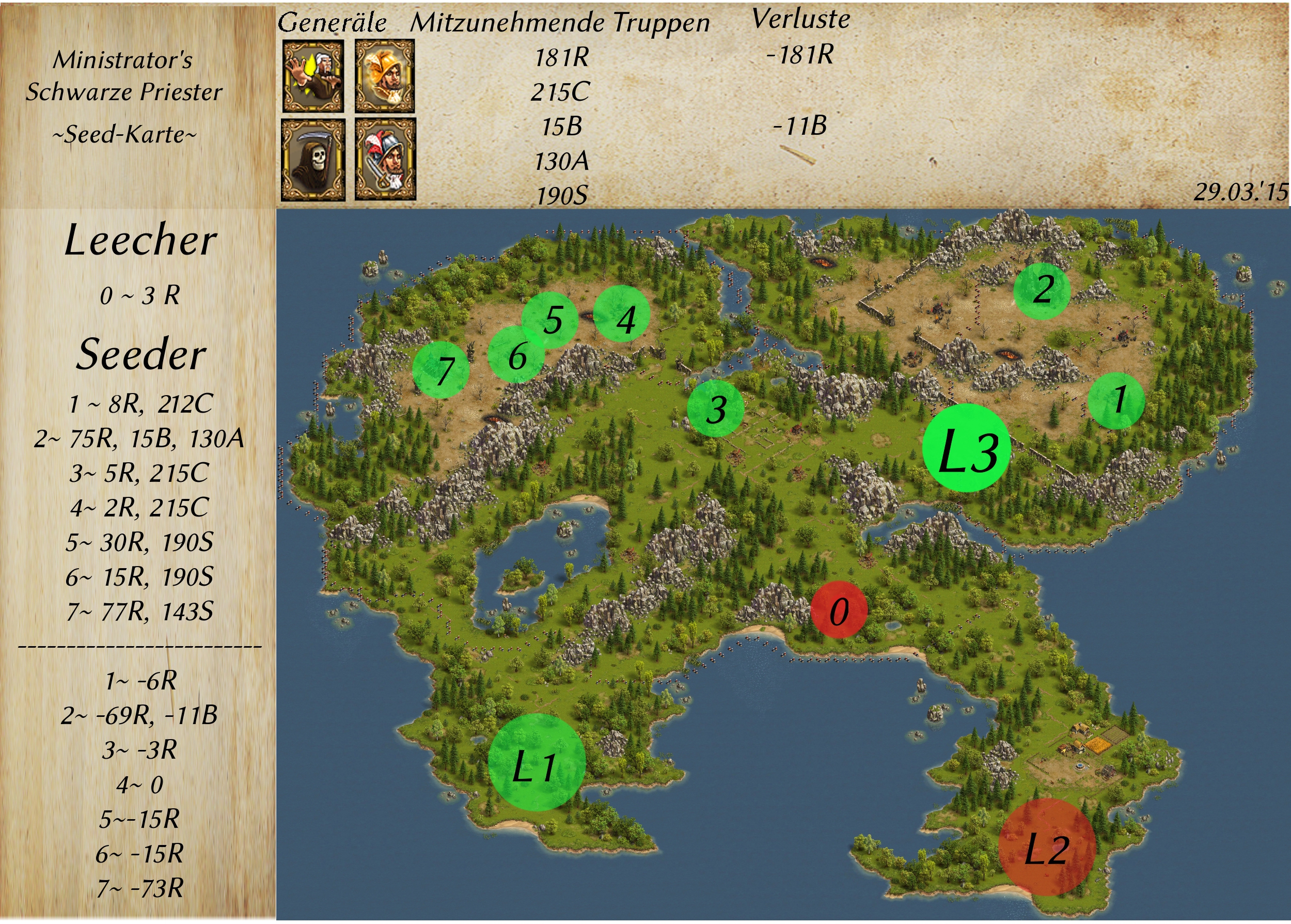Choose green seeder marker 3 on the map
Screen dimensions: 1291x924
tap(715, 408)
